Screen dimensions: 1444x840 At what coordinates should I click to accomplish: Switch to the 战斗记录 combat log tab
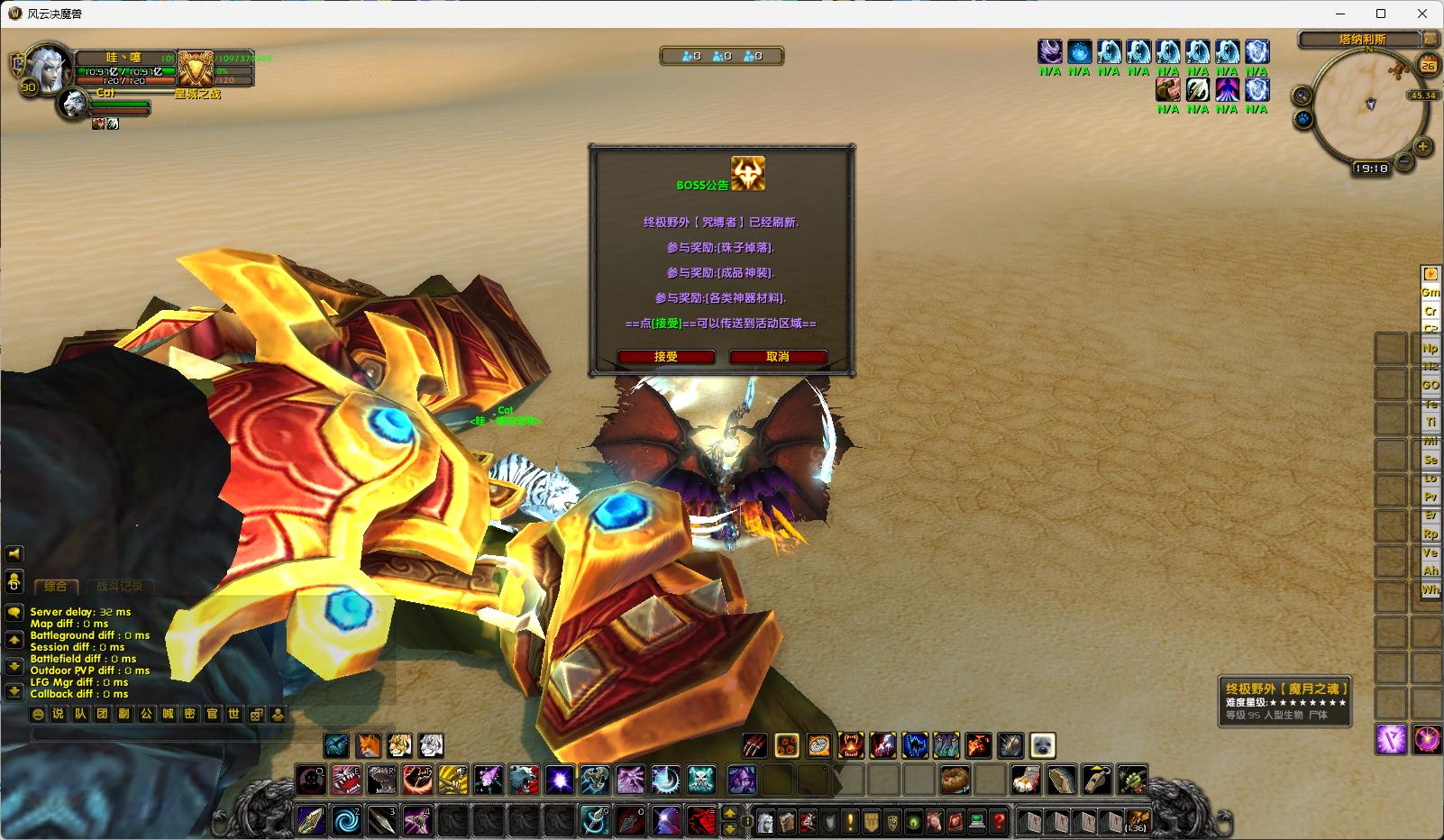coord(120,587)
